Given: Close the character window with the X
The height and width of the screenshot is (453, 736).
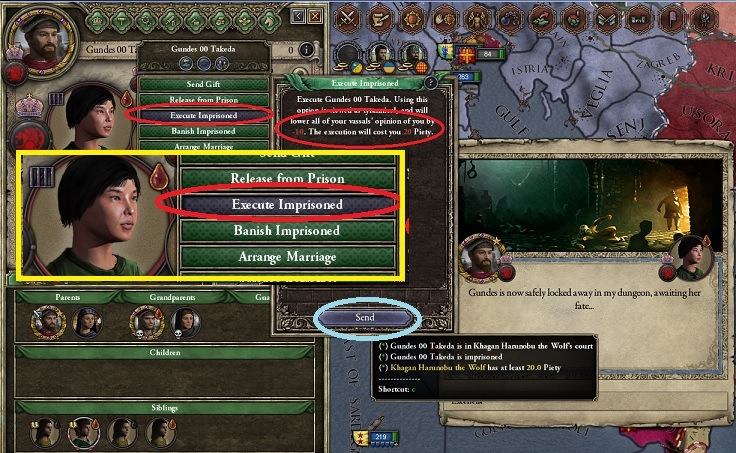Looking at the screenshot, I should point(315,16).
